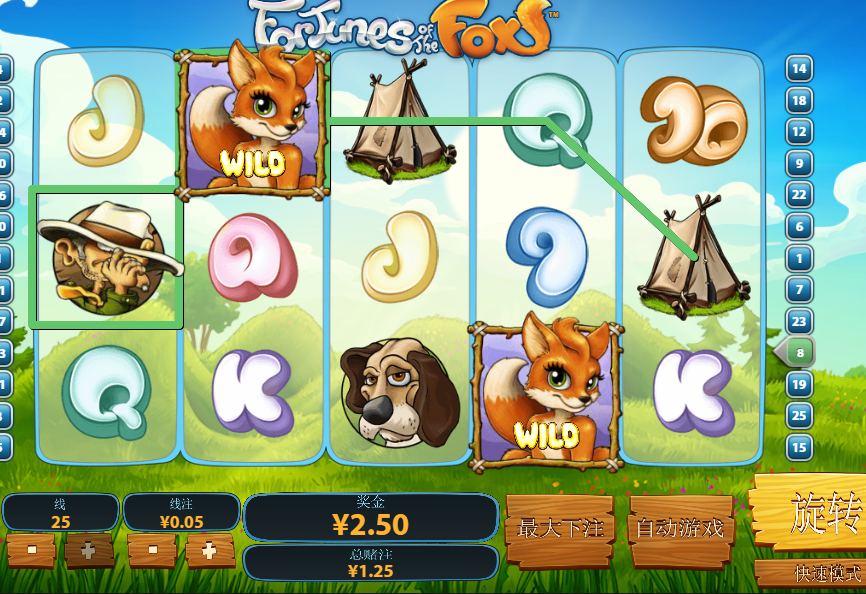
Task: Increase the number of lines (线)
Action: 89,550
